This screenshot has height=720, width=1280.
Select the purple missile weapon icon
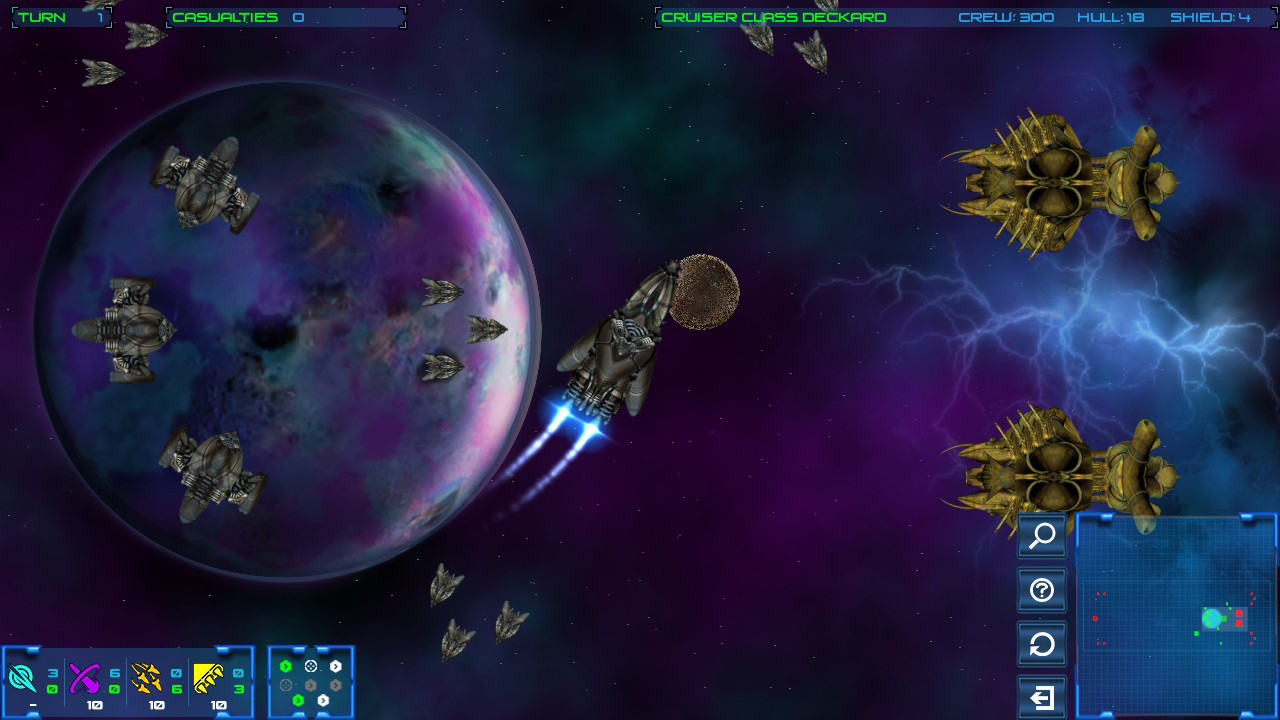(x=86, y=675)
